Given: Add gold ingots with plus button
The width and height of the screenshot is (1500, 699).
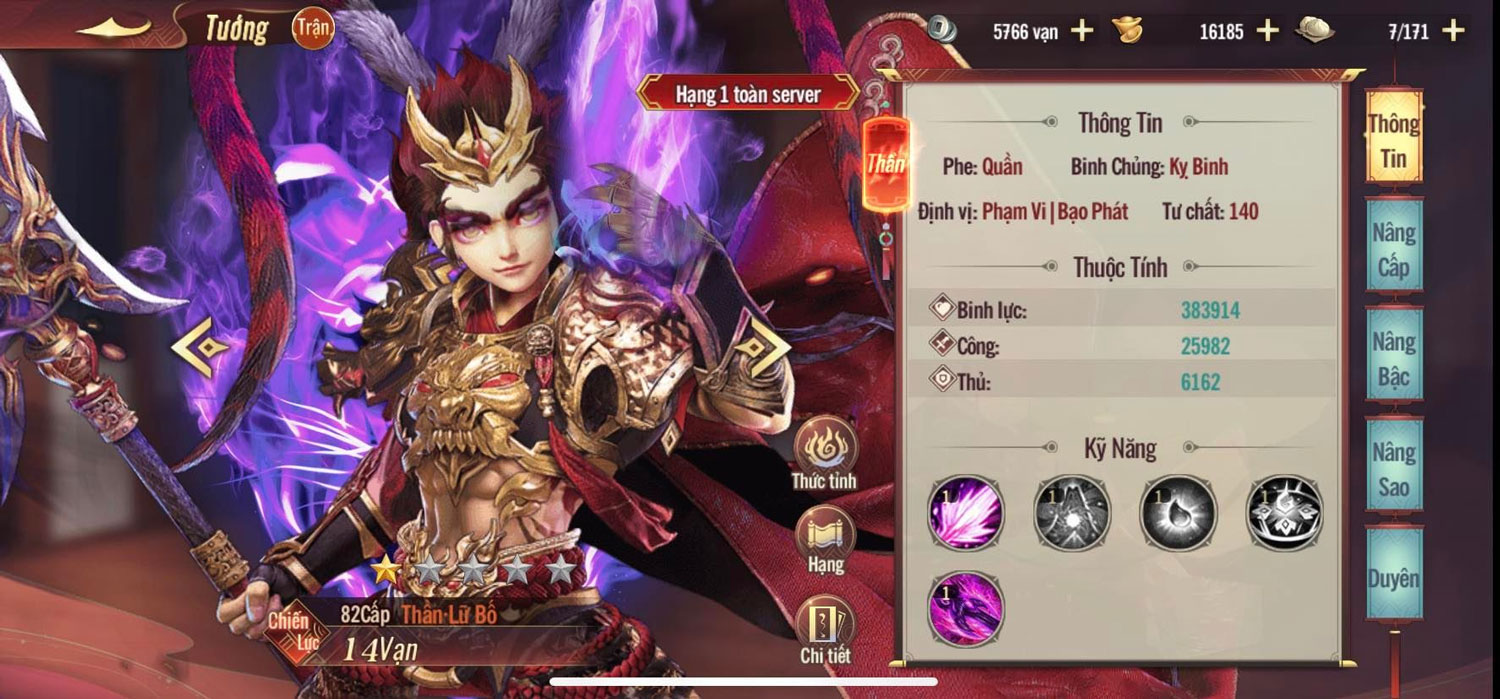Looking at the screenshot, I should [x=1267, y=31].
